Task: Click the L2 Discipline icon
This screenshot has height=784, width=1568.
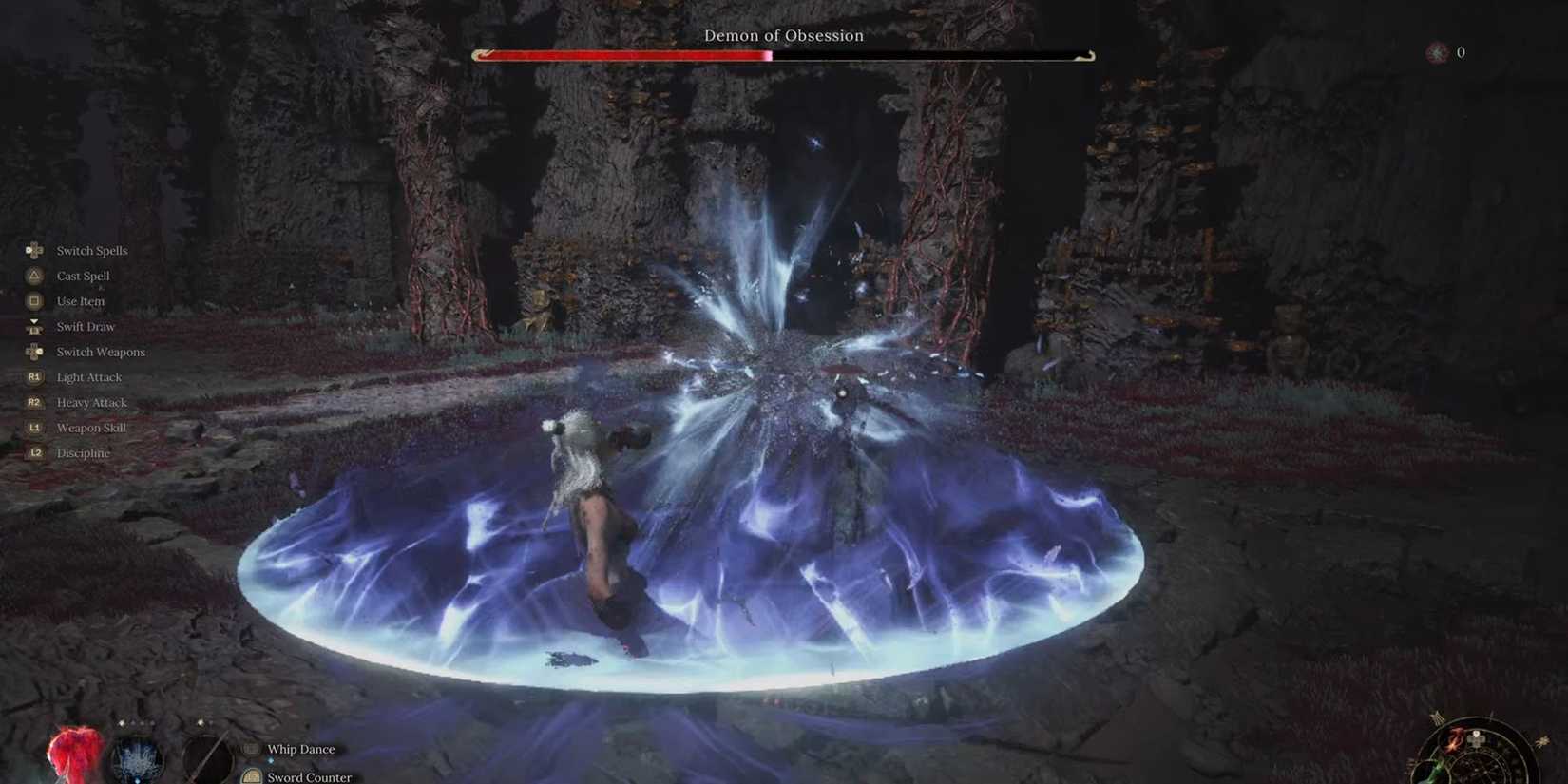Action: 34,452
